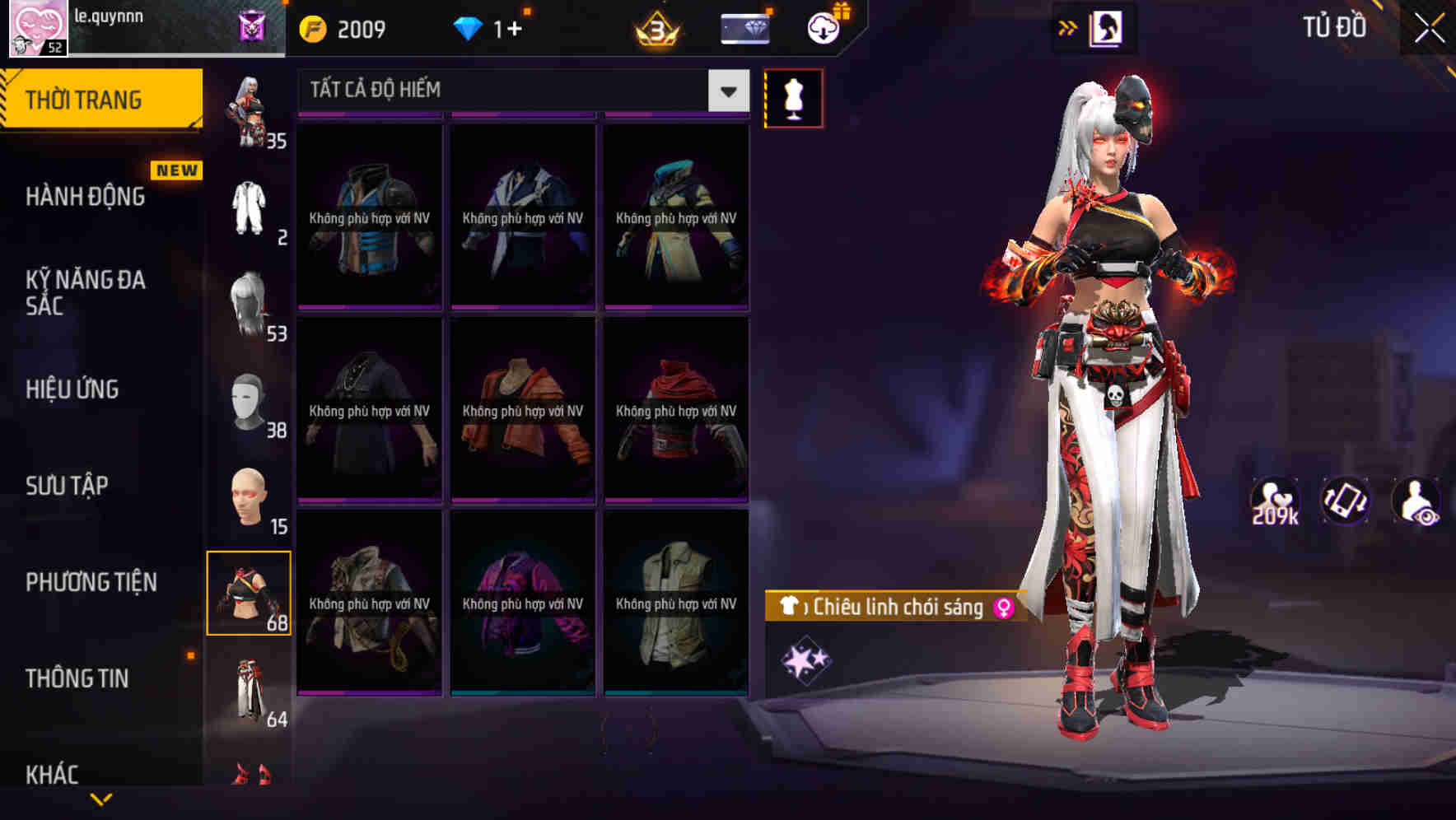Screen dimensions: 1456x820
Task: Click the mannequin outfit preset icon
Action: (794, 97)
